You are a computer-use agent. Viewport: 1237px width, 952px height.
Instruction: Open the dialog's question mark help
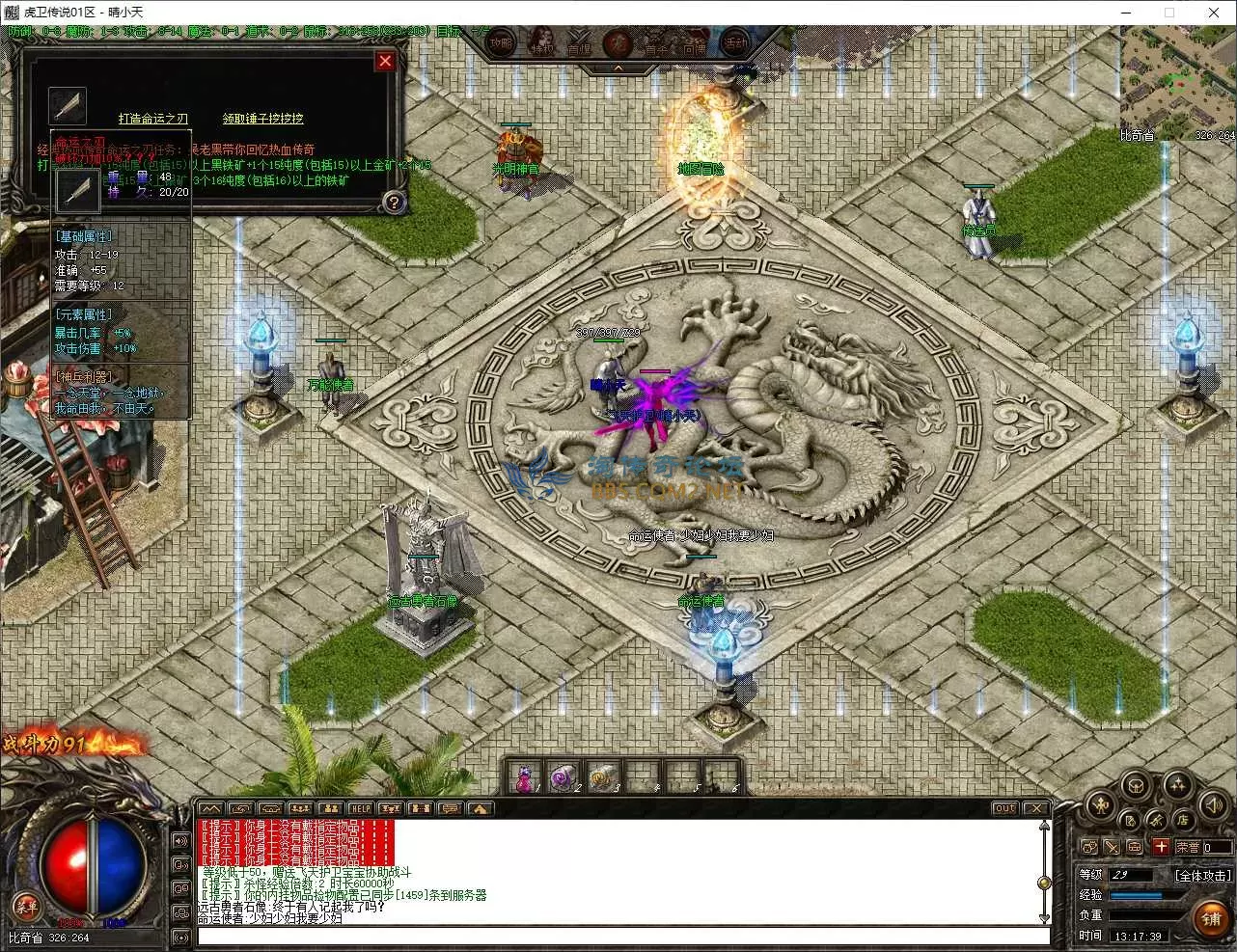click(x=393, y=202)
